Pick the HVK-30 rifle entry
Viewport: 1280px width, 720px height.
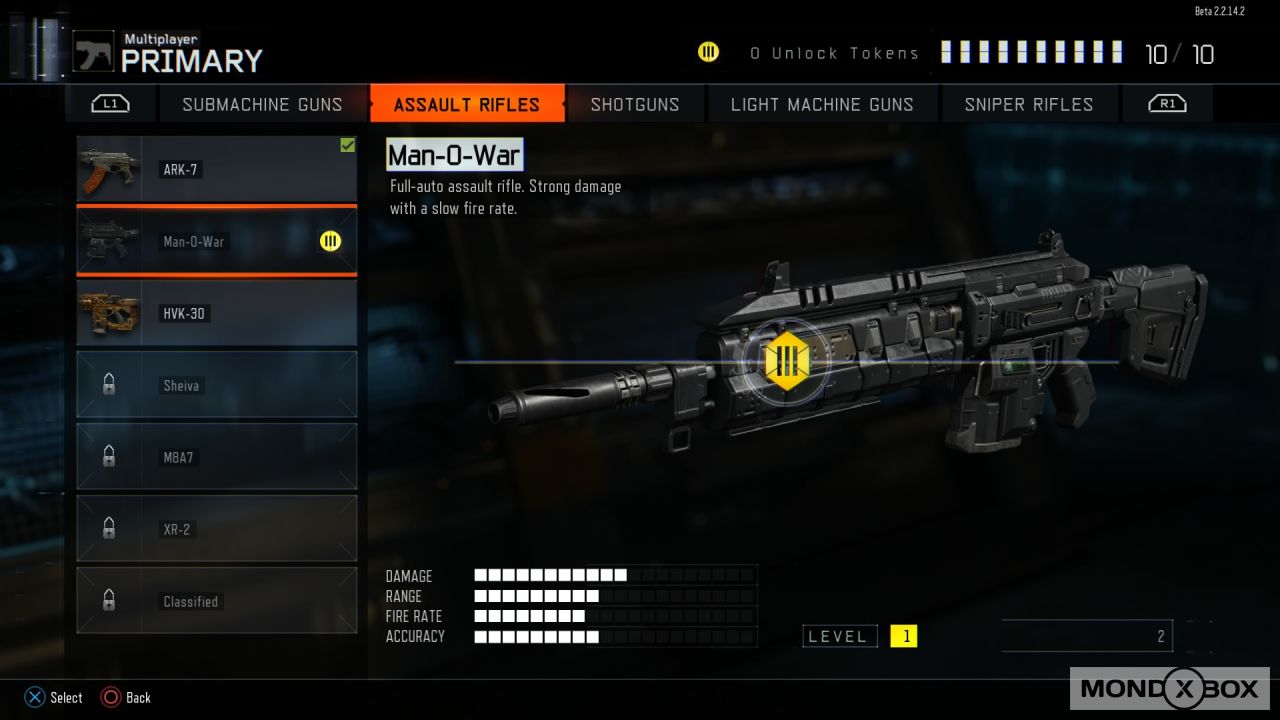tap(217, 313)
